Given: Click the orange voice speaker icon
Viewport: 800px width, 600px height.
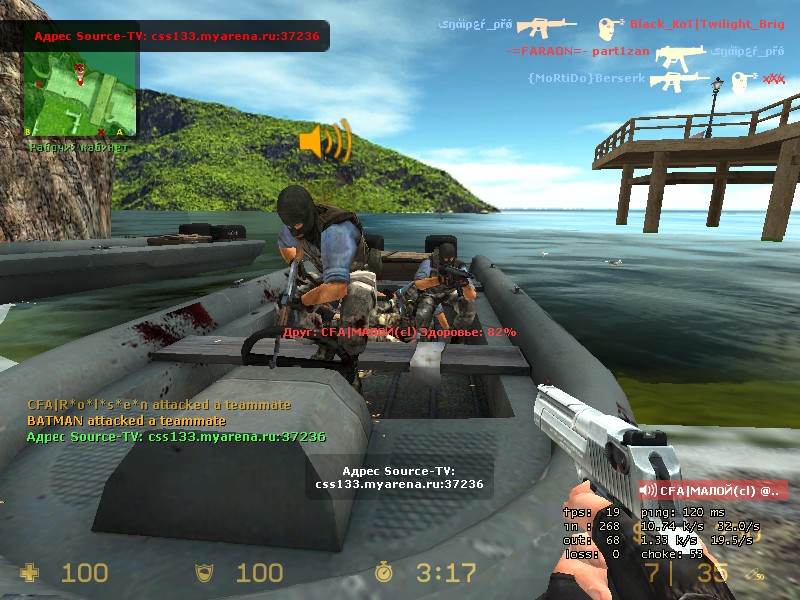Looking at the screenshot, I should (x=325, y=141).
